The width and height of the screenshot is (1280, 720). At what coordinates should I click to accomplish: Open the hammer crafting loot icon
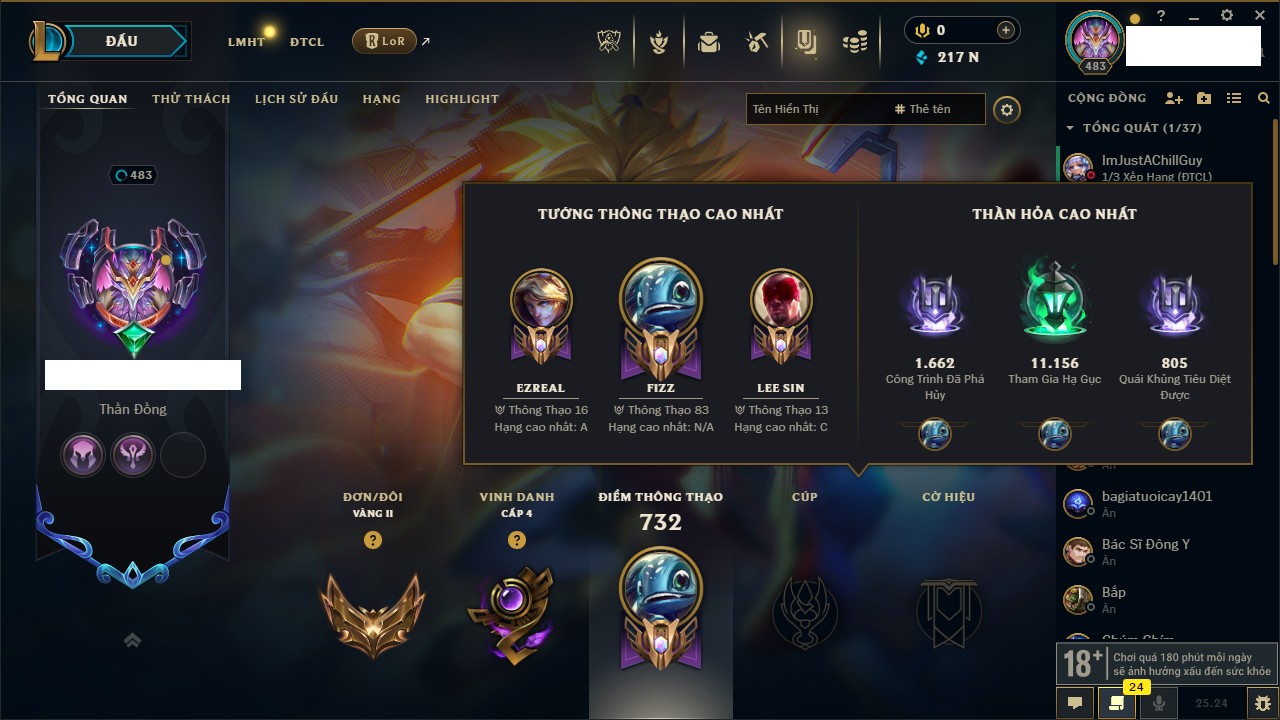click(757, 42)
